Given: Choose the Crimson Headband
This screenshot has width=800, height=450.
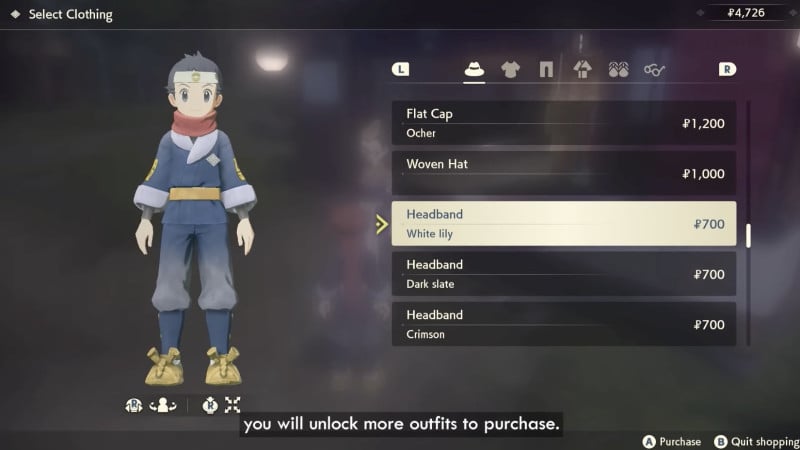Looking at the screenshot, I should [x=564, y=324].
